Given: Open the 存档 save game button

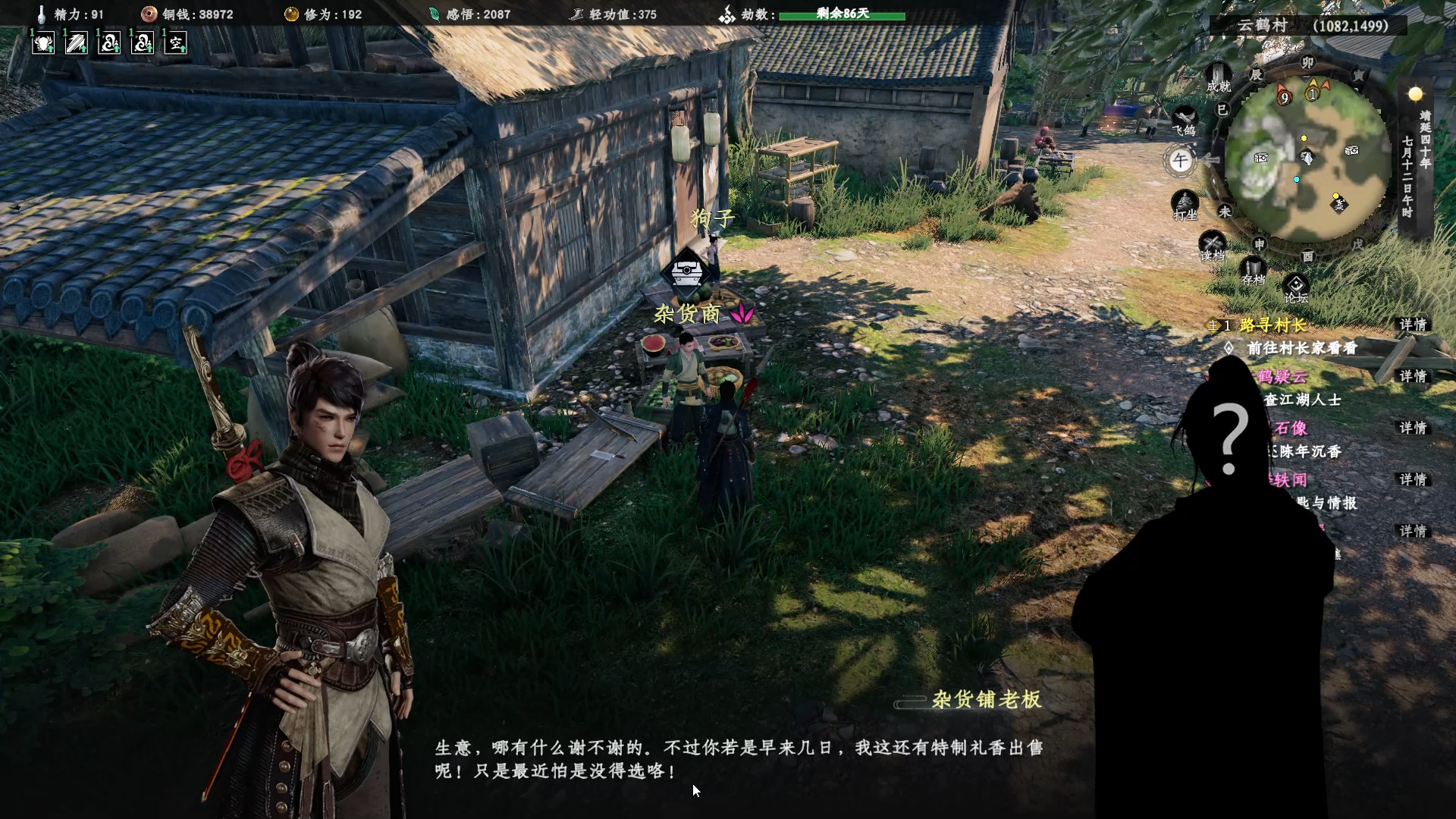Looking at the screenshot, I should coord(1253,270).
